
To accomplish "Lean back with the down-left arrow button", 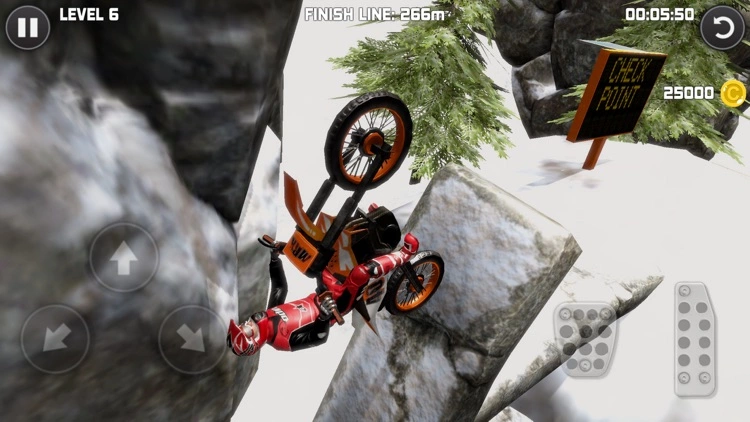I will pos(55,339).
